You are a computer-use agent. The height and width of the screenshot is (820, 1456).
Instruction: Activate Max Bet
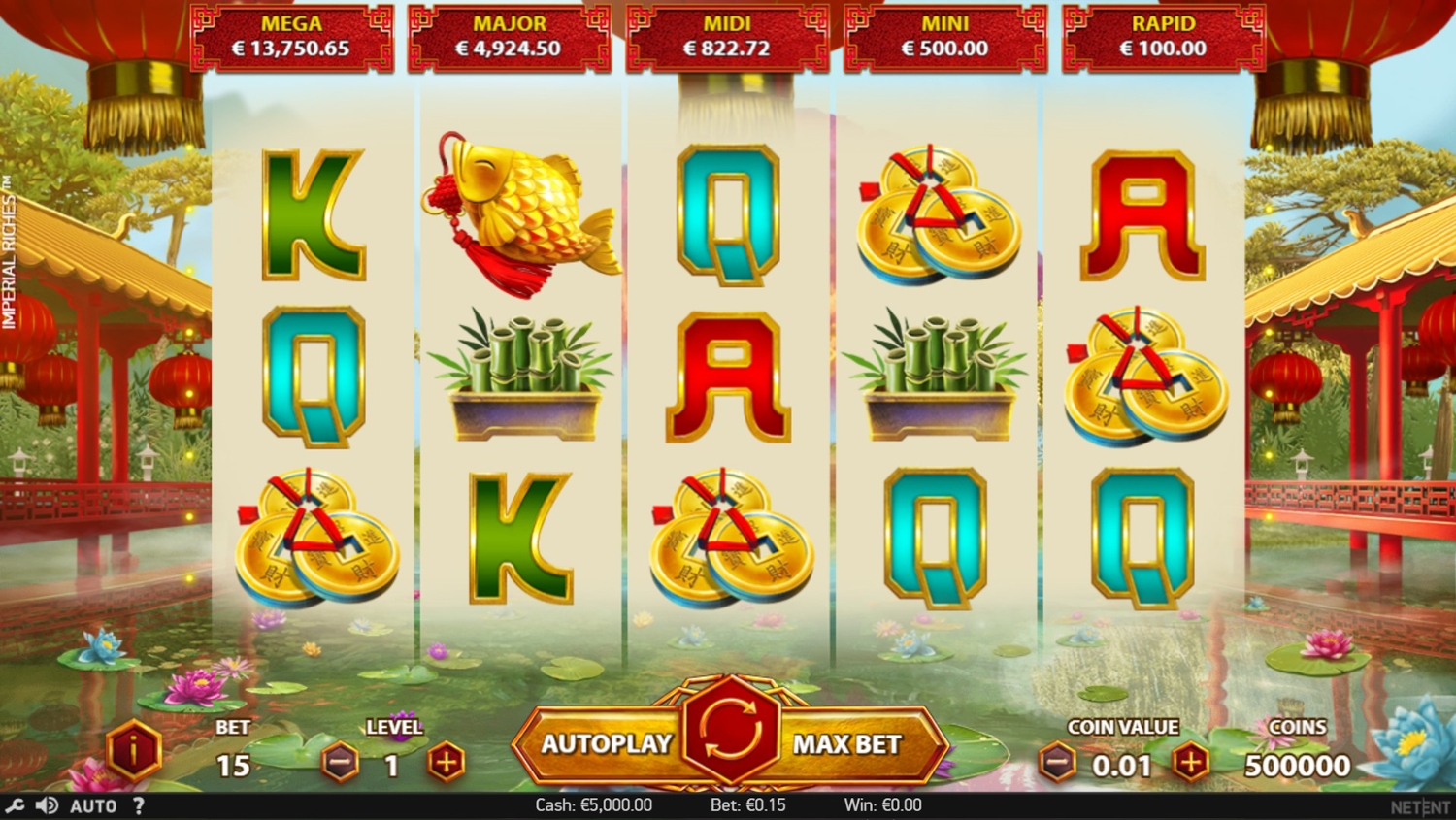(847, 744)
